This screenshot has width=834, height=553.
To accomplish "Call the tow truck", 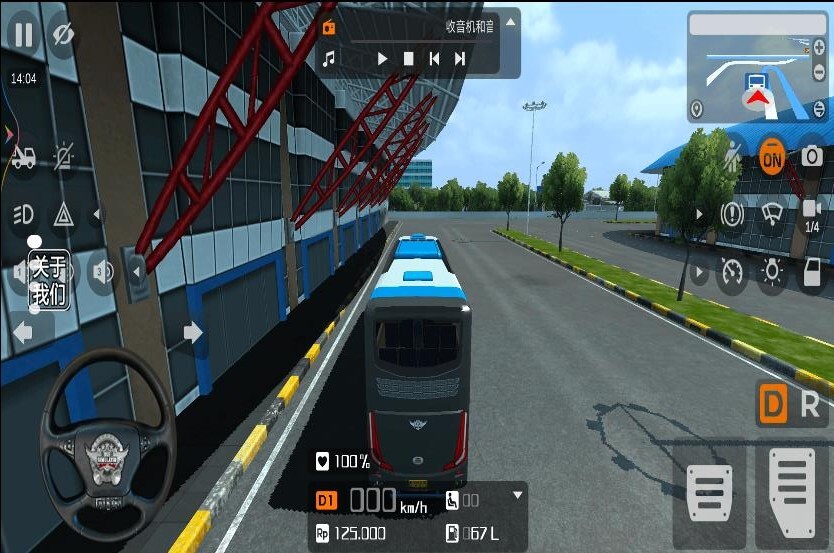I will click(23, 157).
